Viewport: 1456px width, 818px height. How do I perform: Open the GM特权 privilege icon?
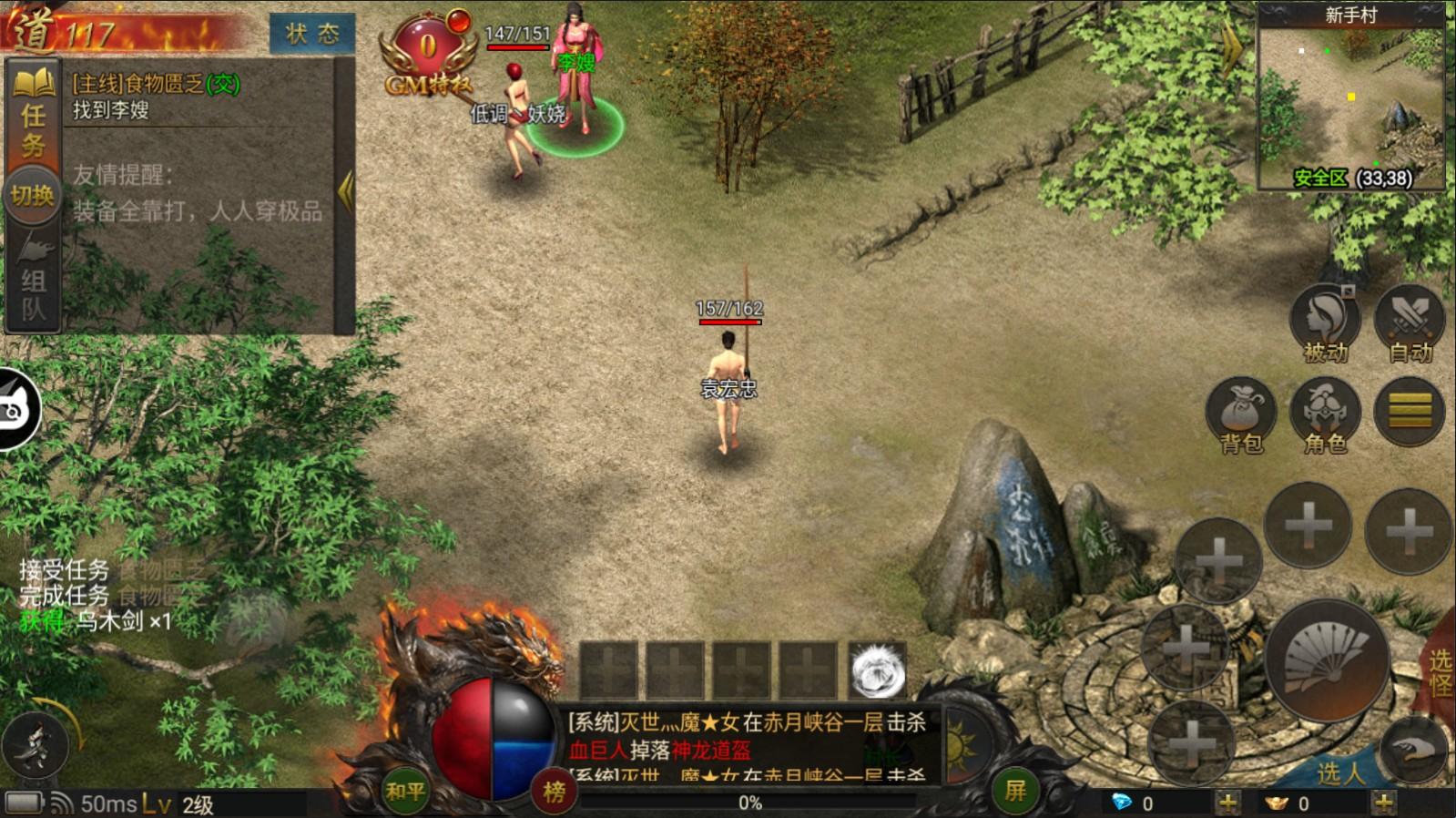click(428, 55)
